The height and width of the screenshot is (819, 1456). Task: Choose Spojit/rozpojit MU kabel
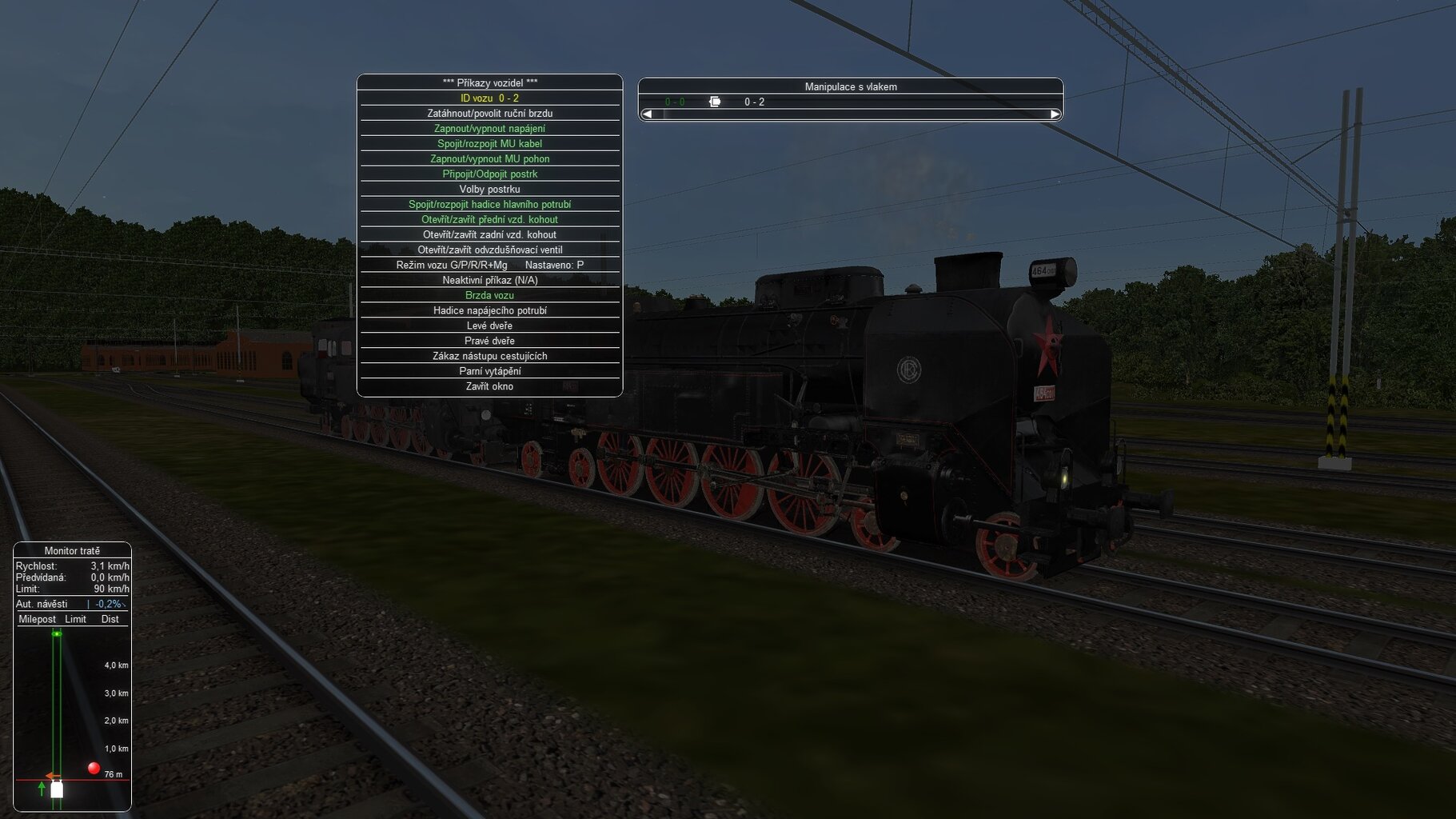click(x=489, y=144)
